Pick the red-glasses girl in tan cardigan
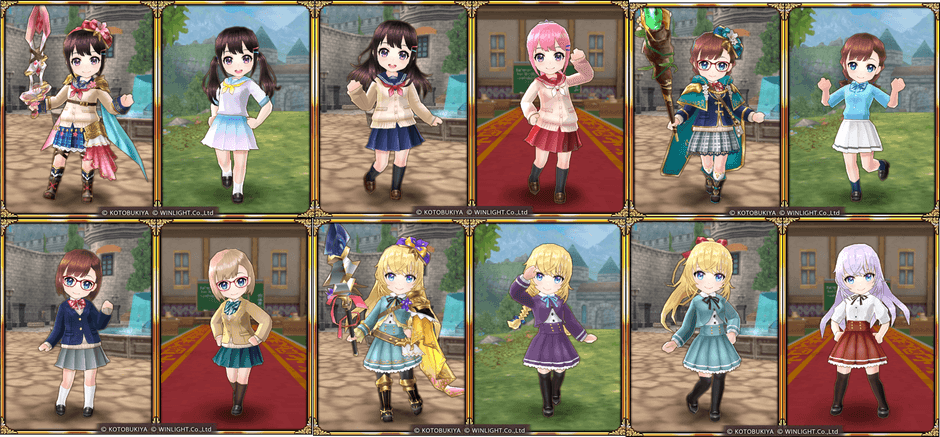The height and width of the screenshot is (437, 940). click(x=235, y=328)
